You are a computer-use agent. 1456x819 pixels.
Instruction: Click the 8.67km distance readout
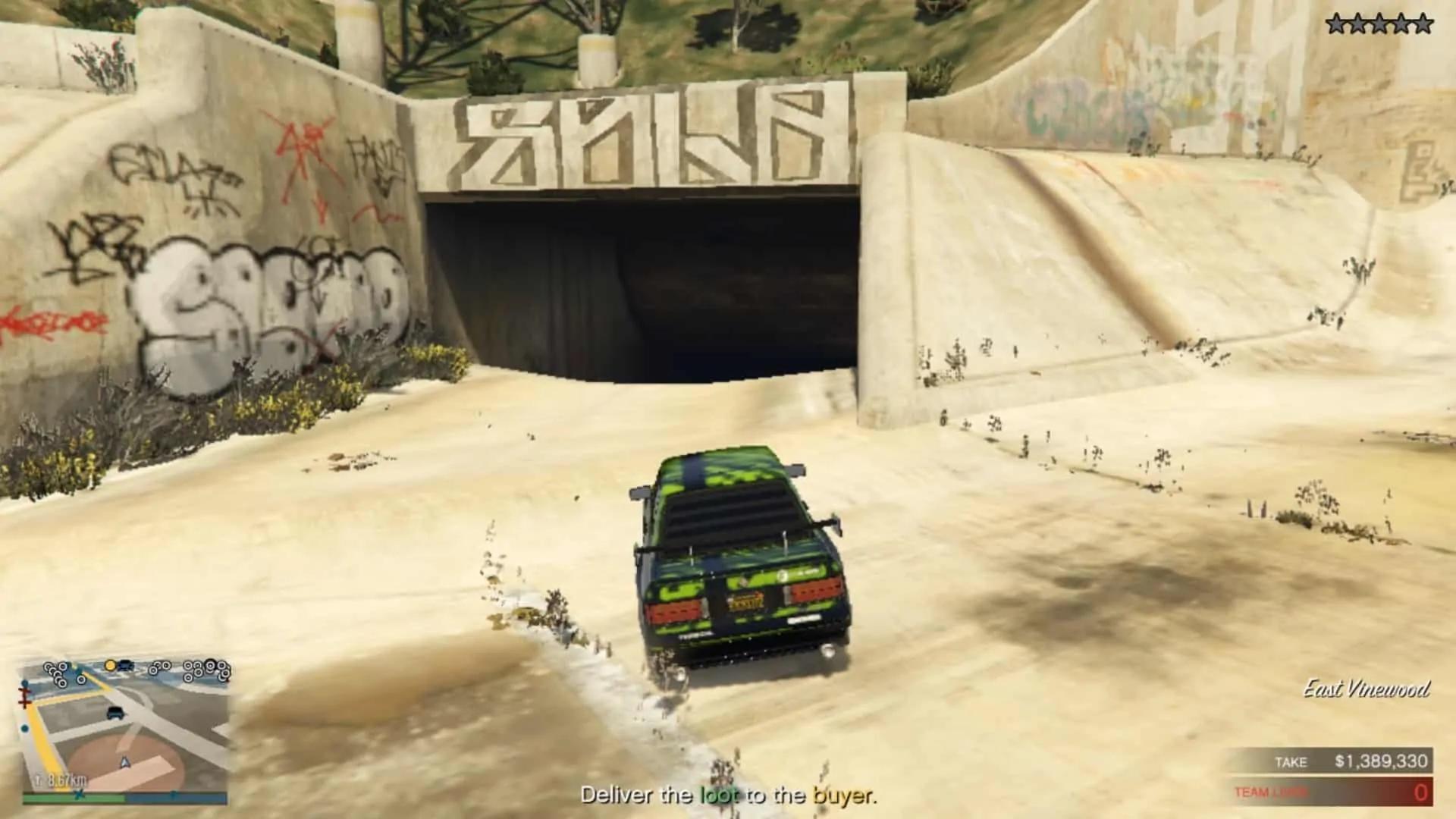[x=66, y=779]
